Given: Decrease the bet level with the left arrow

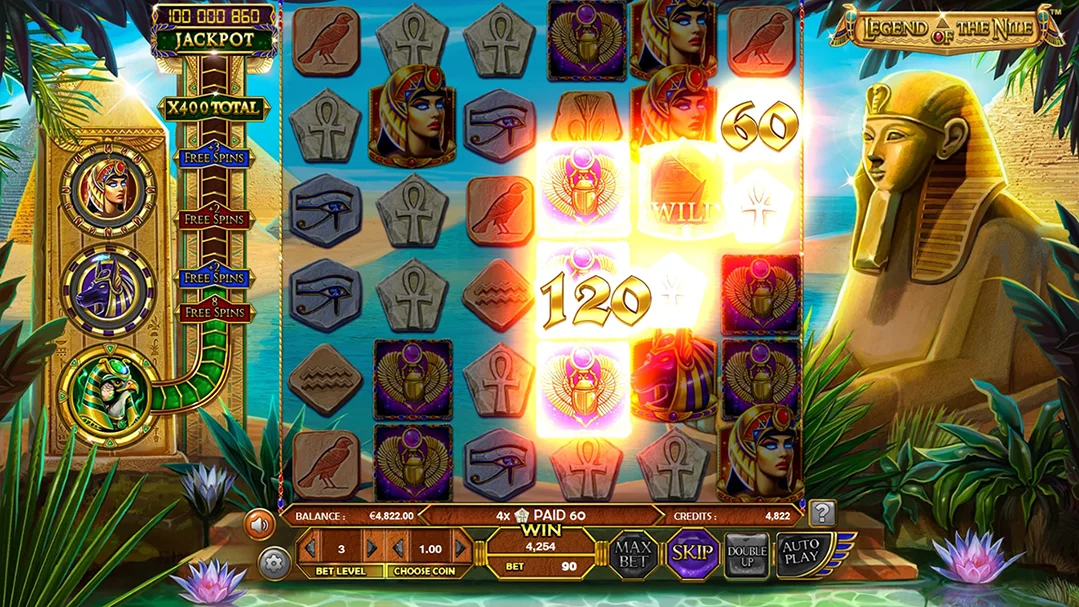Looking at the screenshot, I should click(310, 548).
